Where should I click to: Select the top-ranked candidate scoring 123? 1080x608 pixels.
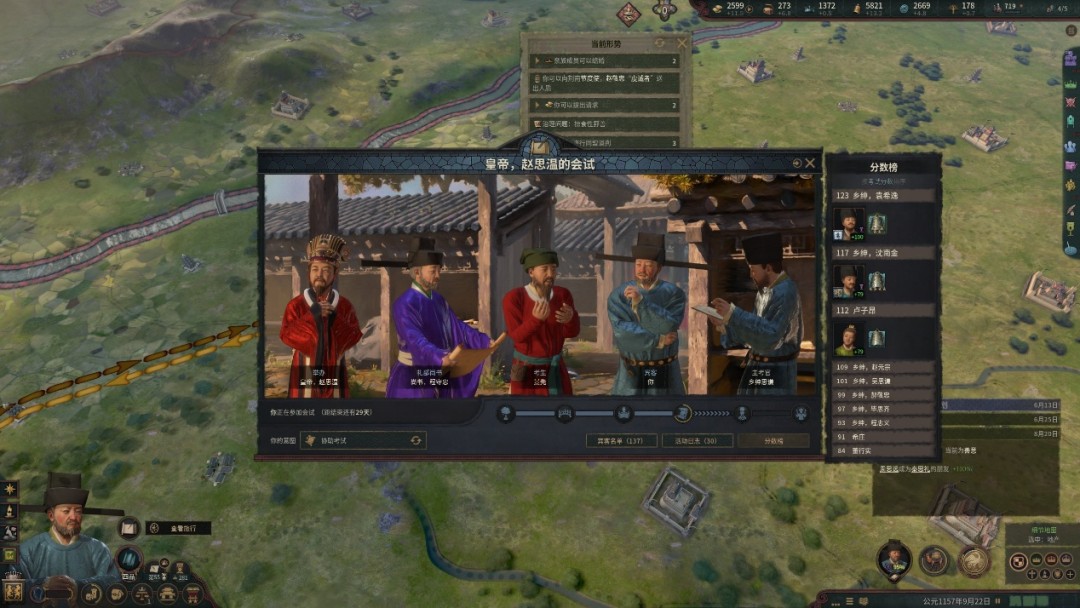point(849,222)
